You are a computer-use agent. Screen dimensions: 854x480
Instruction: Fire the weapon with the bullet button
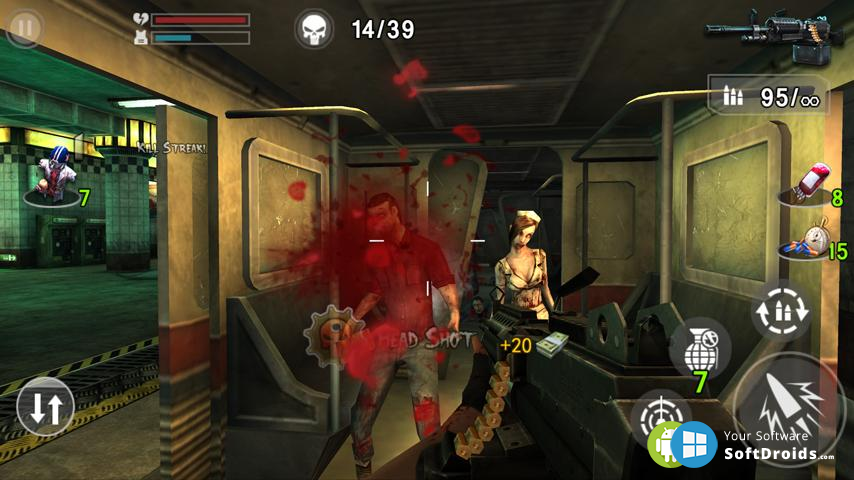790,408
